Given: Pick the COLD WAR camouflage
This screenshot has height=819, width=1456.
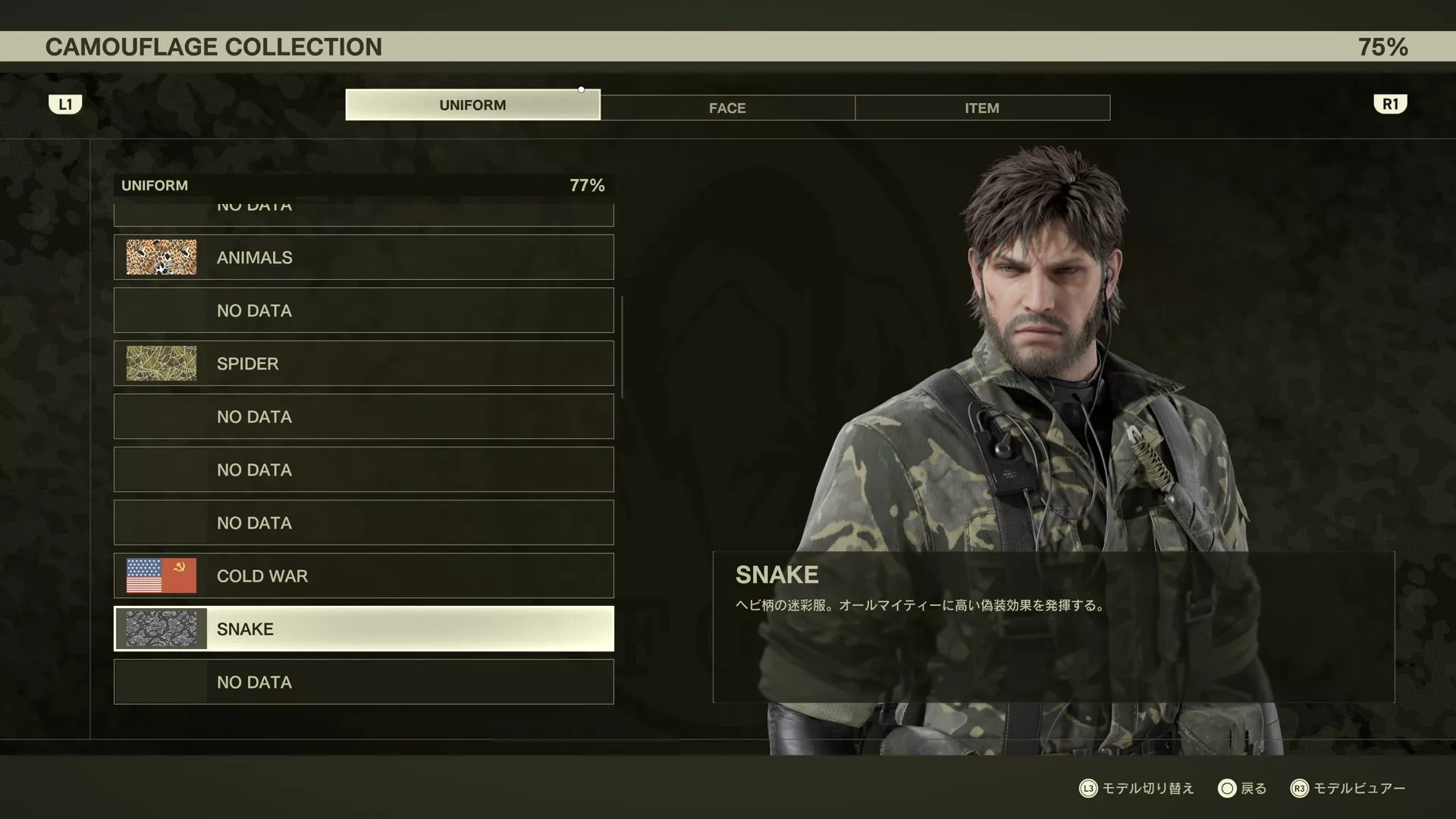Looking at the screenshot, I should tap(364, 576).
